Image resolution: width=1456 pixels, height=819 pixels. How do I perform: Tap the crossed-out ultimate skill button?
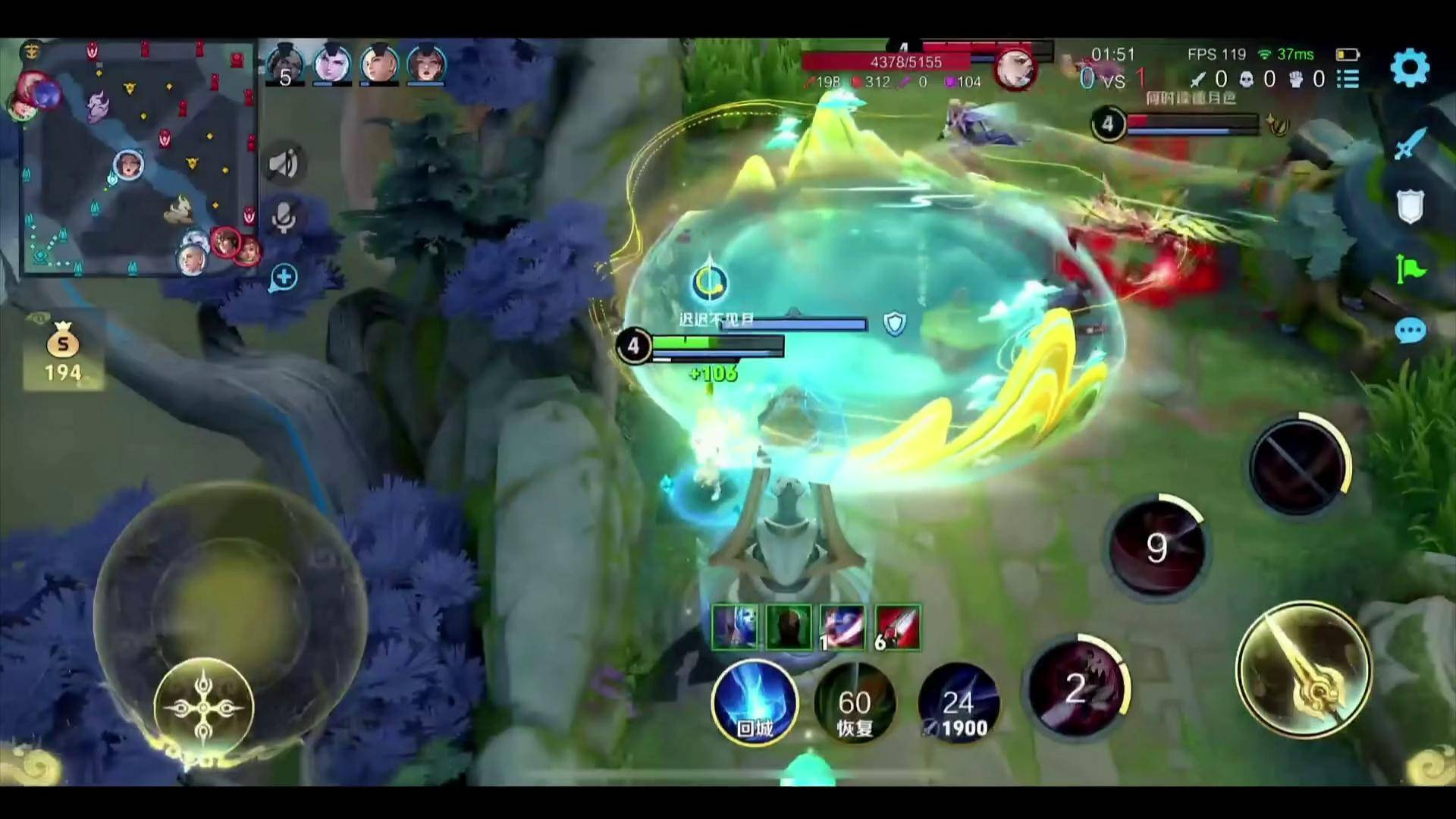pyautogui.click(x=1298, y=465)
